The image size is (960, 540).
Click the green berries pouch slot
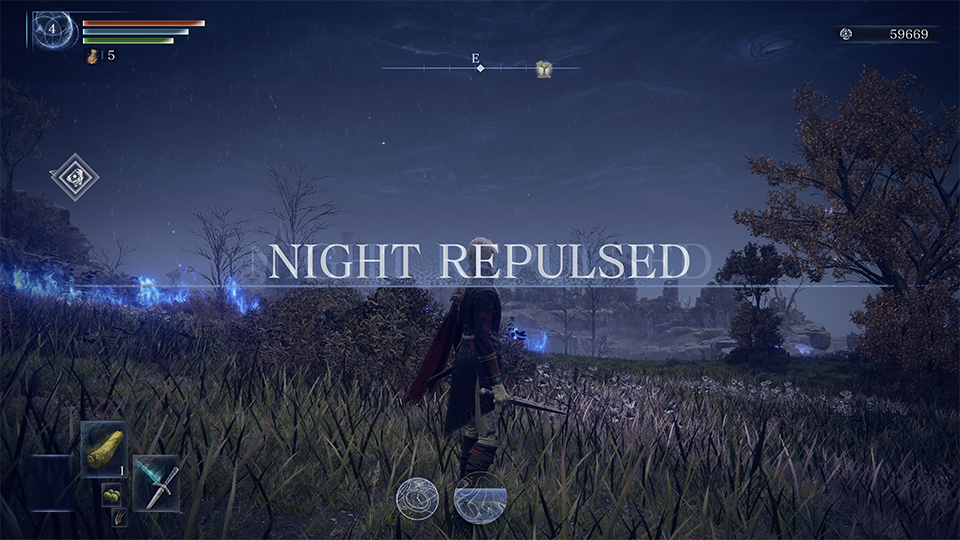coord(112,494)
